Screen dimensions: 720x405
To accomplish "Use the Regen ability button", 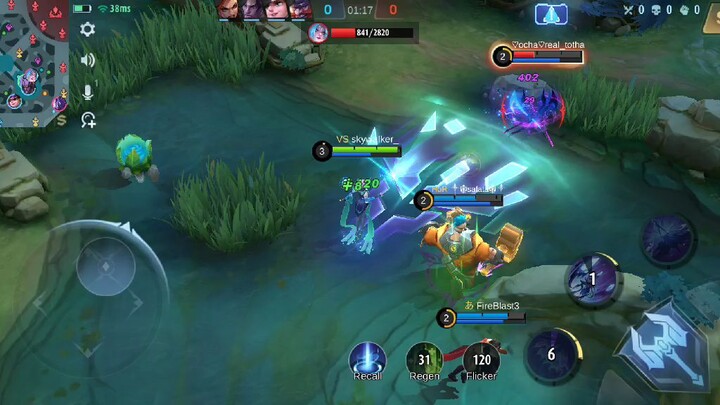I will (424, 360).
